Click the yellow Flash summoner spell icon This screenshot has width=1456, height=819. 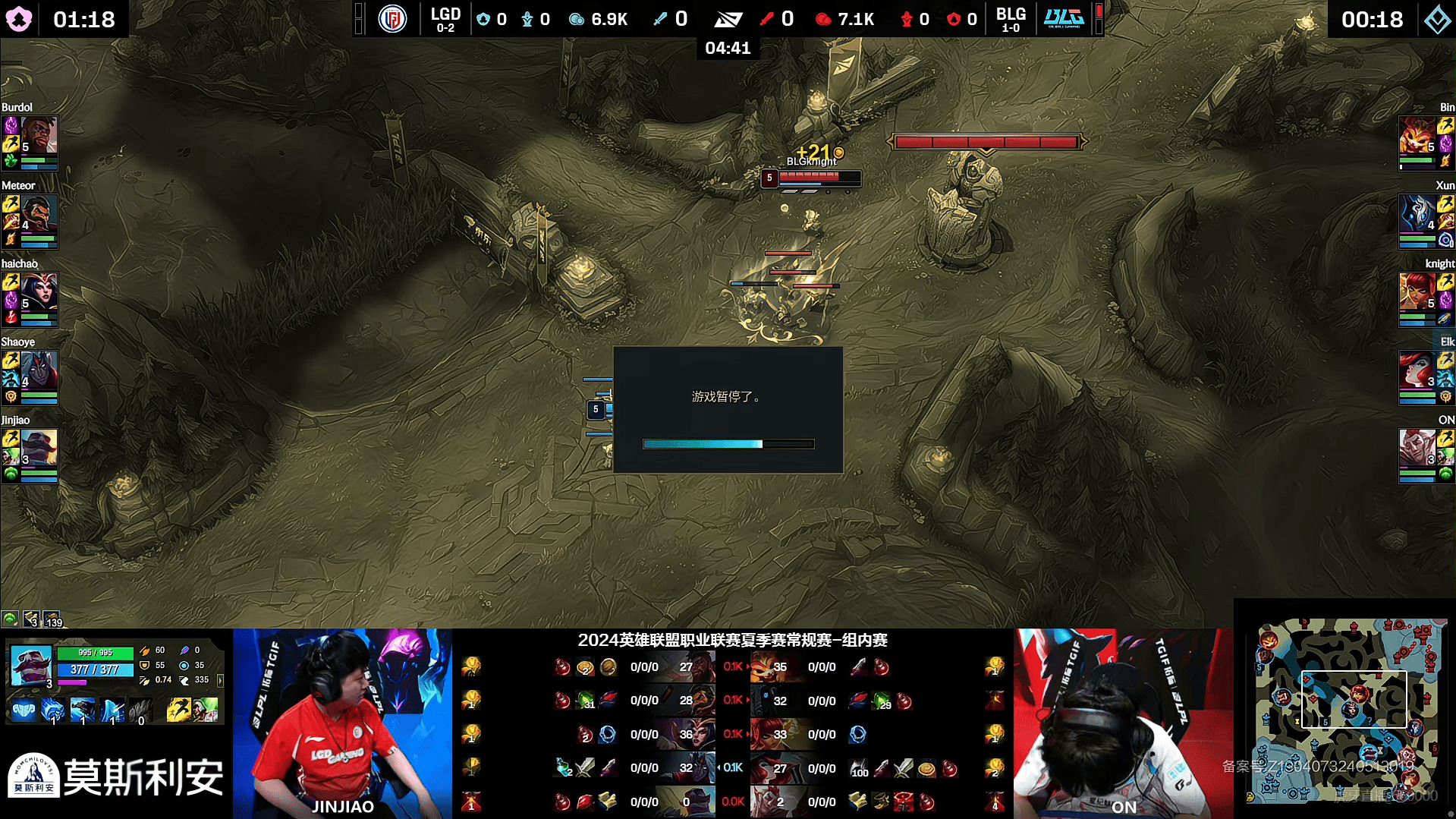pyautogui.click(x=178, y=710)
